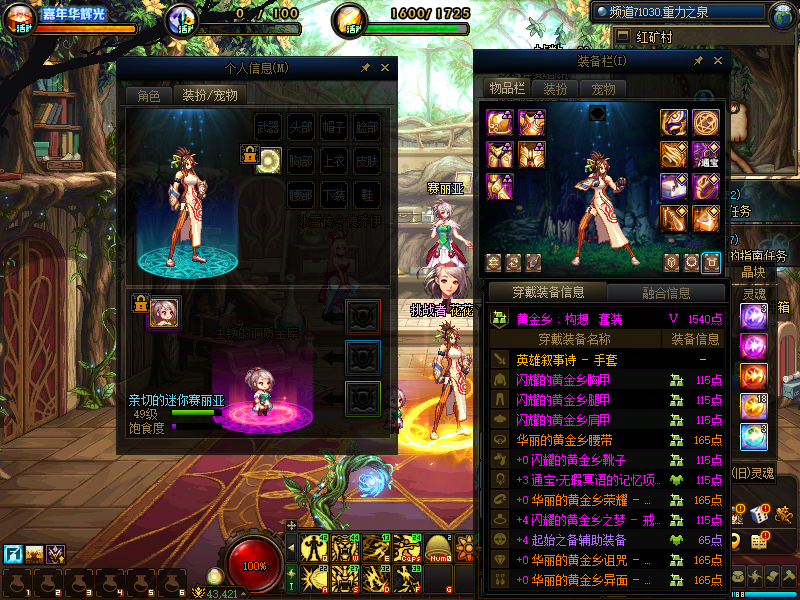
Task: Click the 武器 avatar slot
Action: (x=268, y=128)
